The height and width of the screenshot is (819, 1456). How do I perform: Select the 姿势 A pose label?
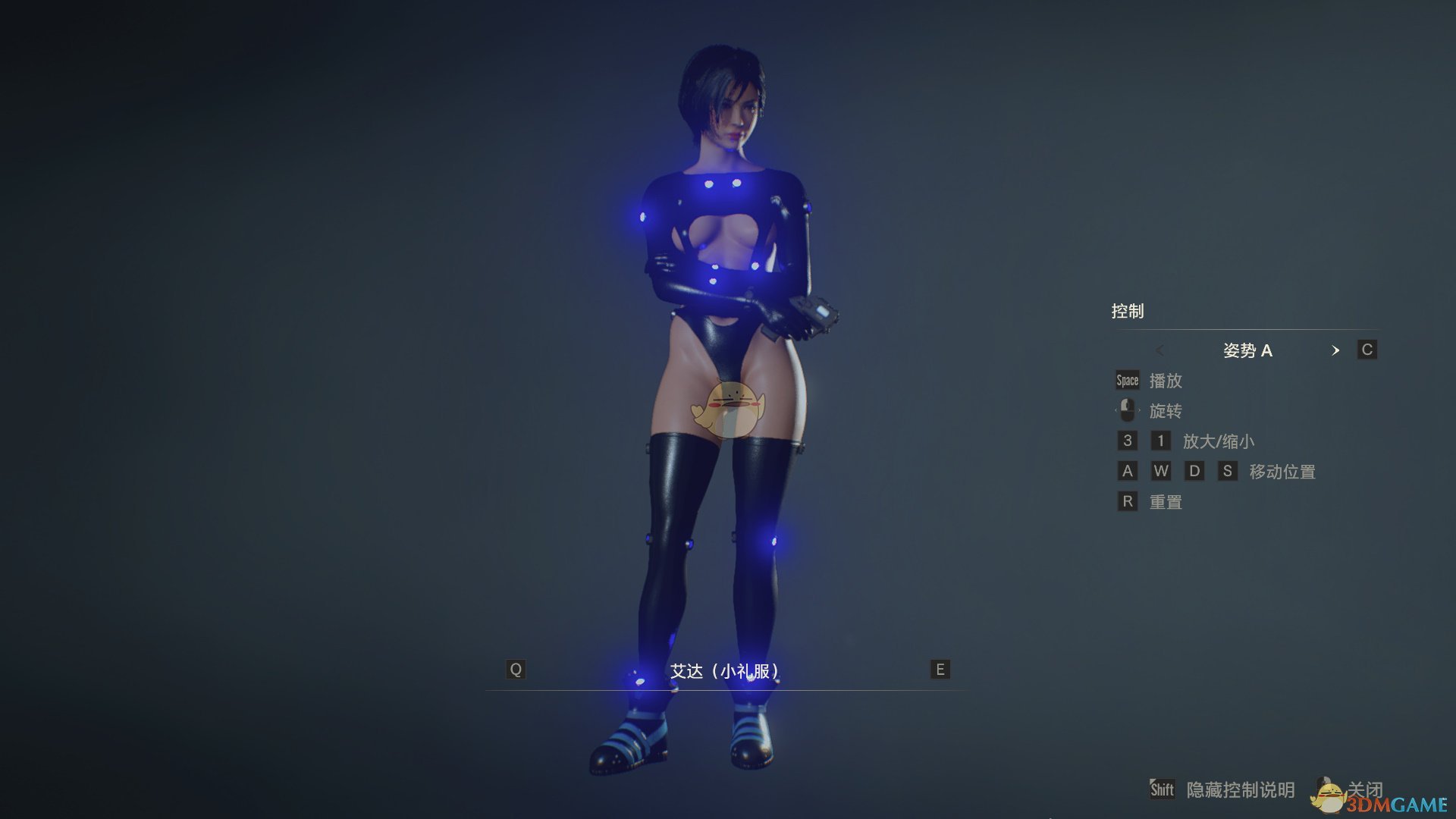tap(1248, 350)
